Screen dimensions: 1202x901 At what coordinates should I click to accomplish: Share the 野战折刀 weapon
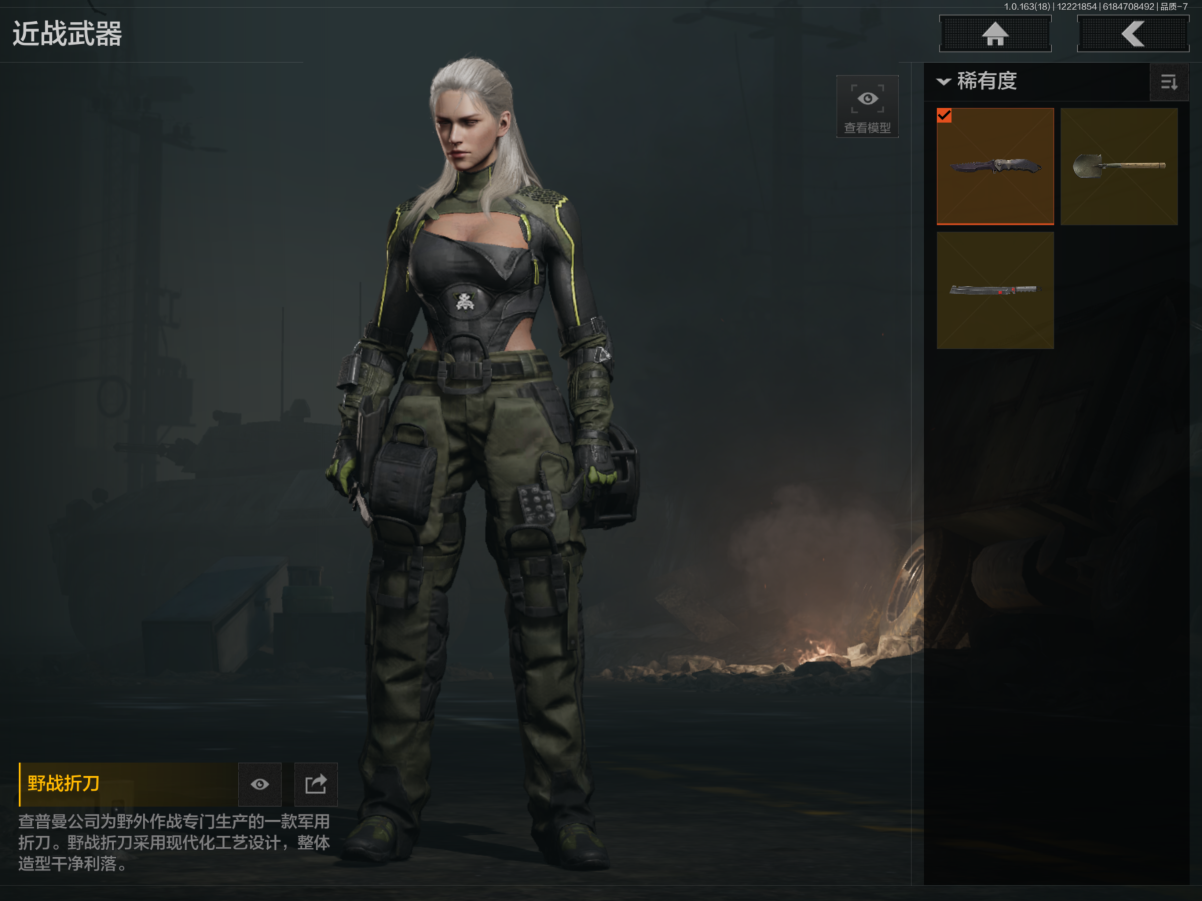[x=316, y=784]
